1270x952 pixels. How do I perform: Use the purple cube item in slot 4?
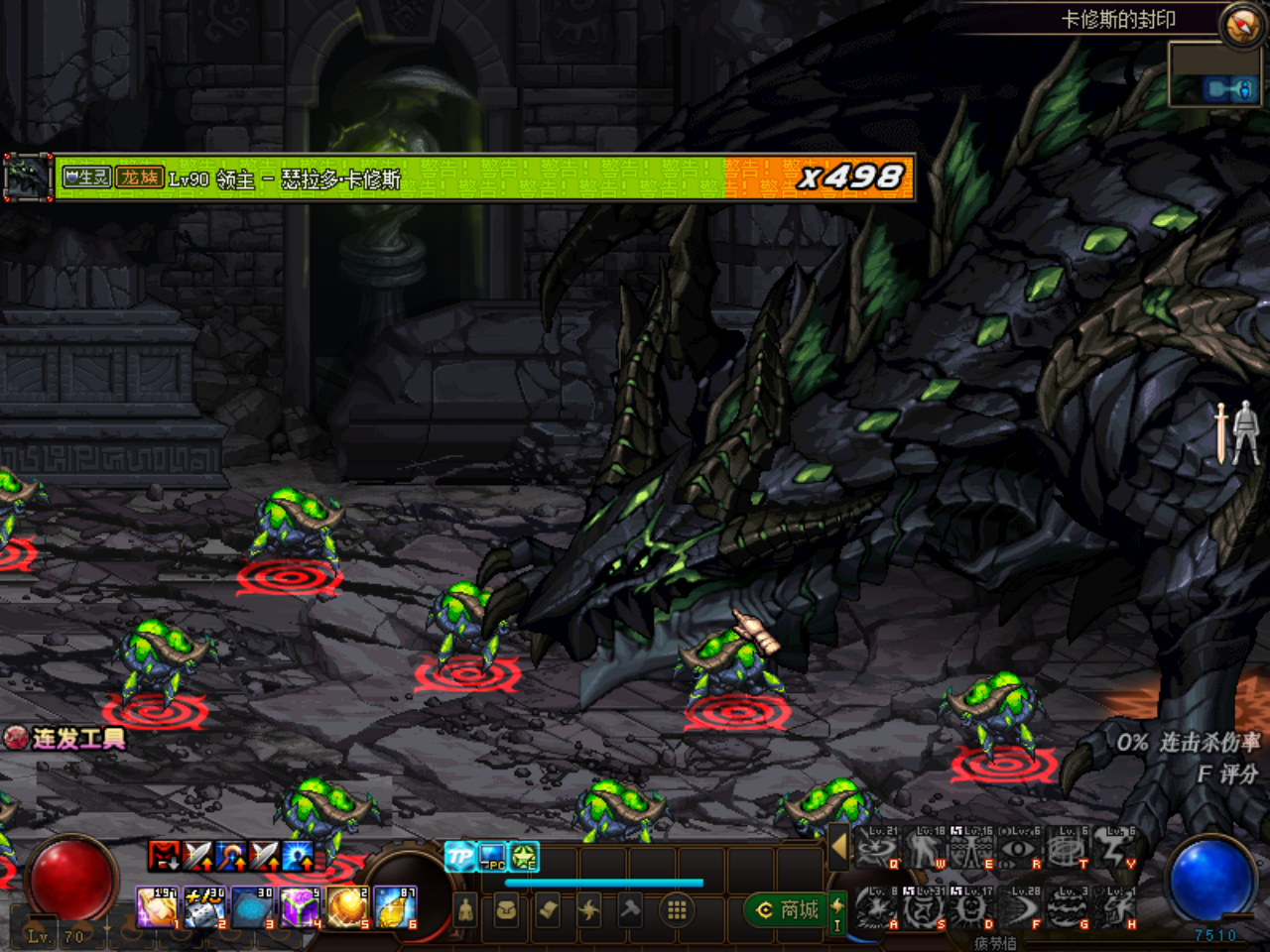click(300, 907)
